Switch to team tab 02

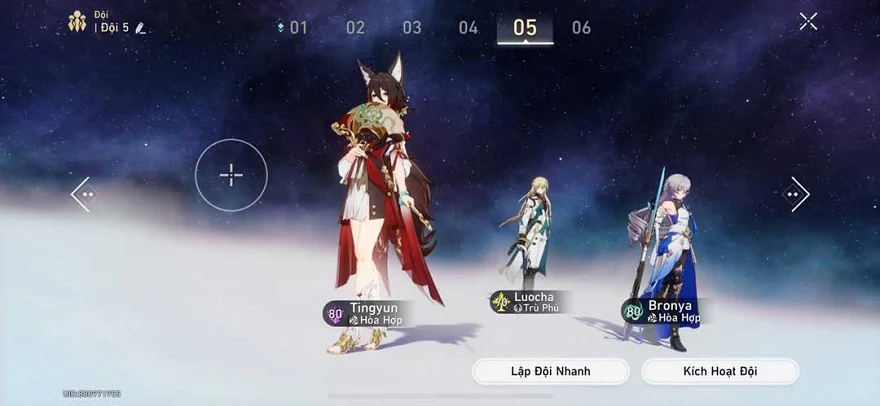[355, 28]
